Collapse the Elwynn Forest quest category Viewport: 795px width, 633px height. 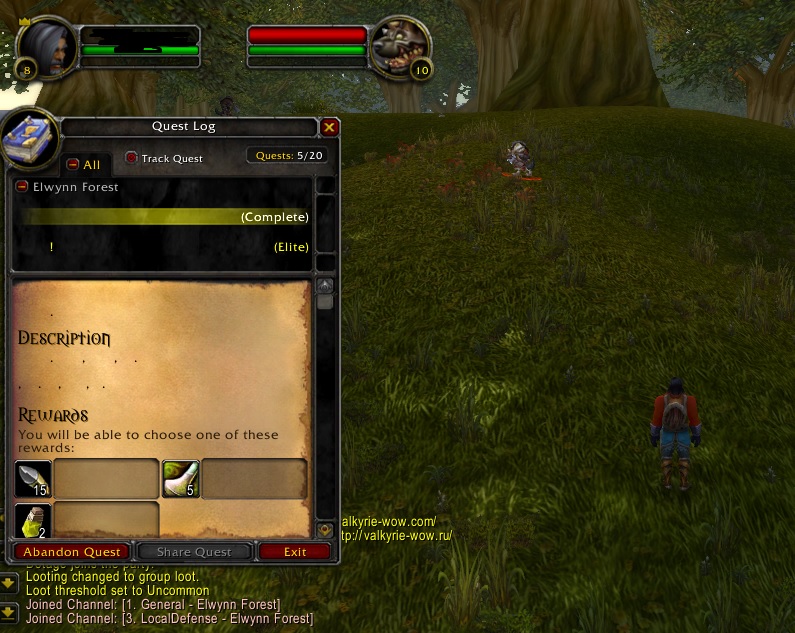(x=22, y=187)
